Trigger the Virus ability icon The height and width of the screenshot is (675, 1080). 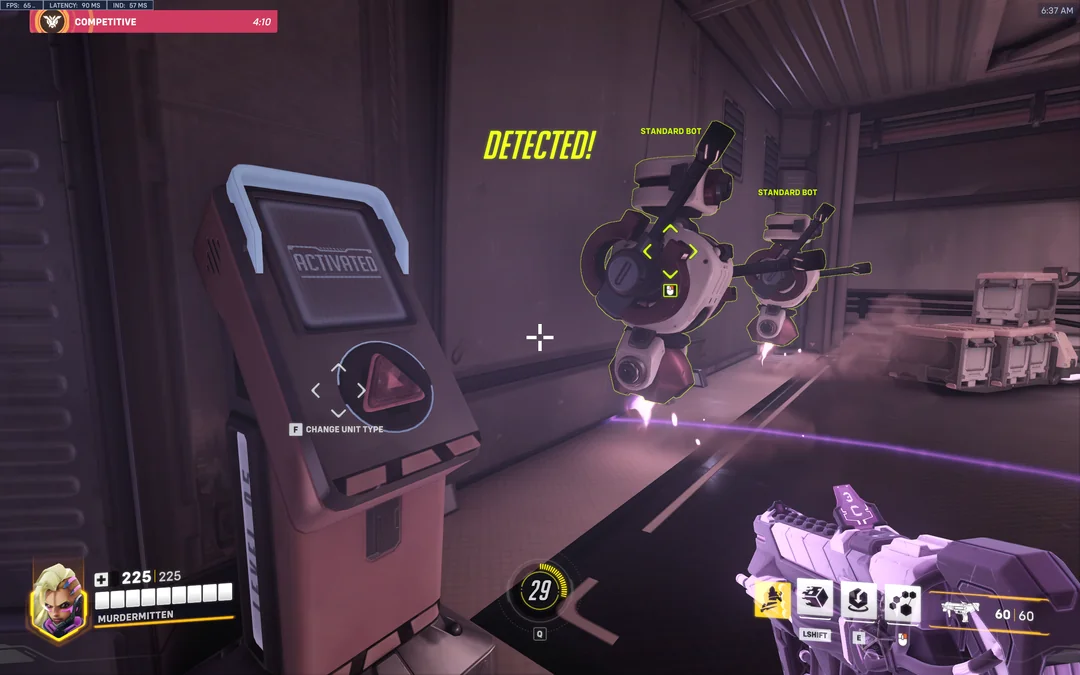point(859,600)
